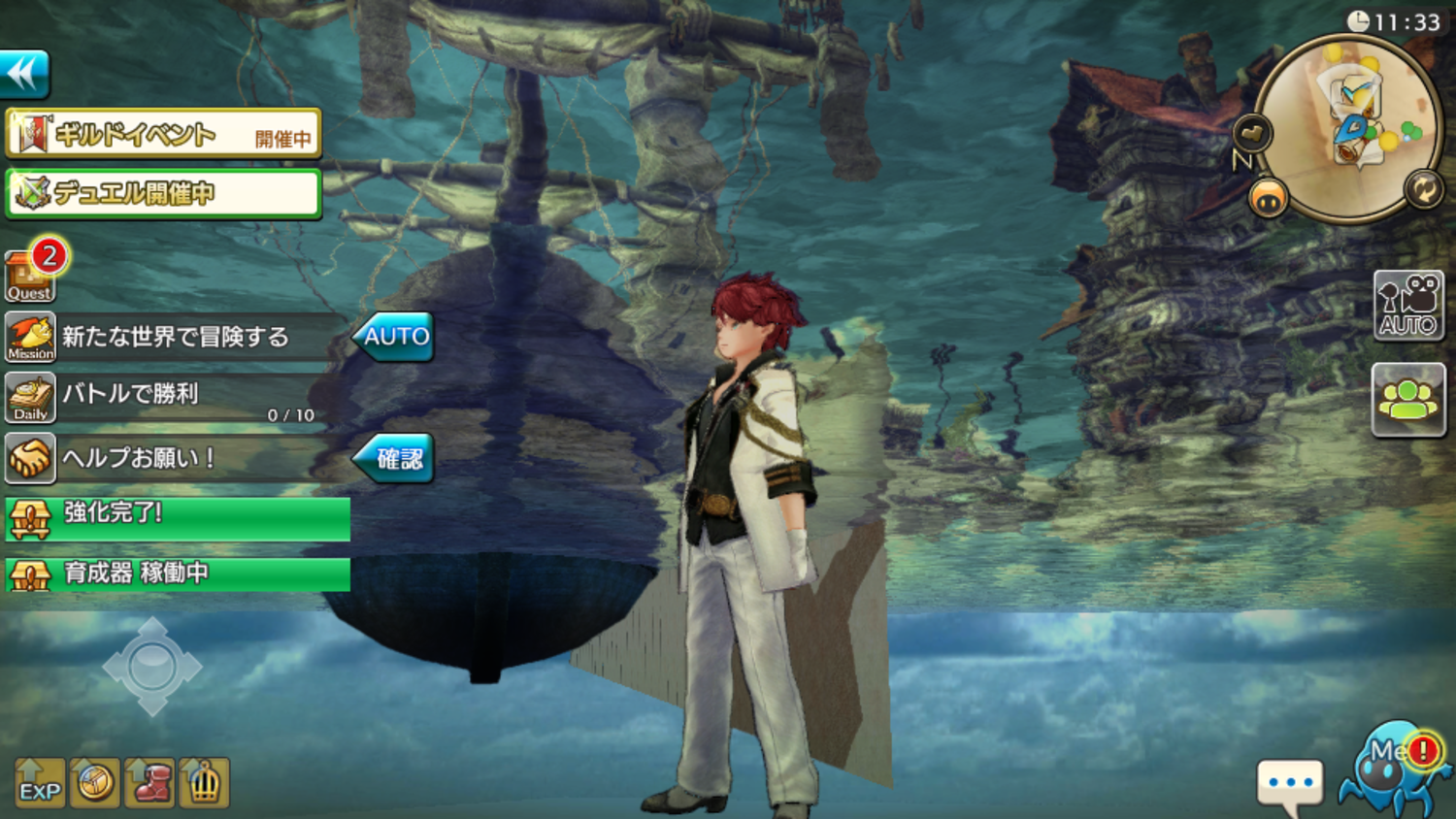Click the 確認 confirm button
This screenshot has width=1456, height=819.
coord(395,458)
